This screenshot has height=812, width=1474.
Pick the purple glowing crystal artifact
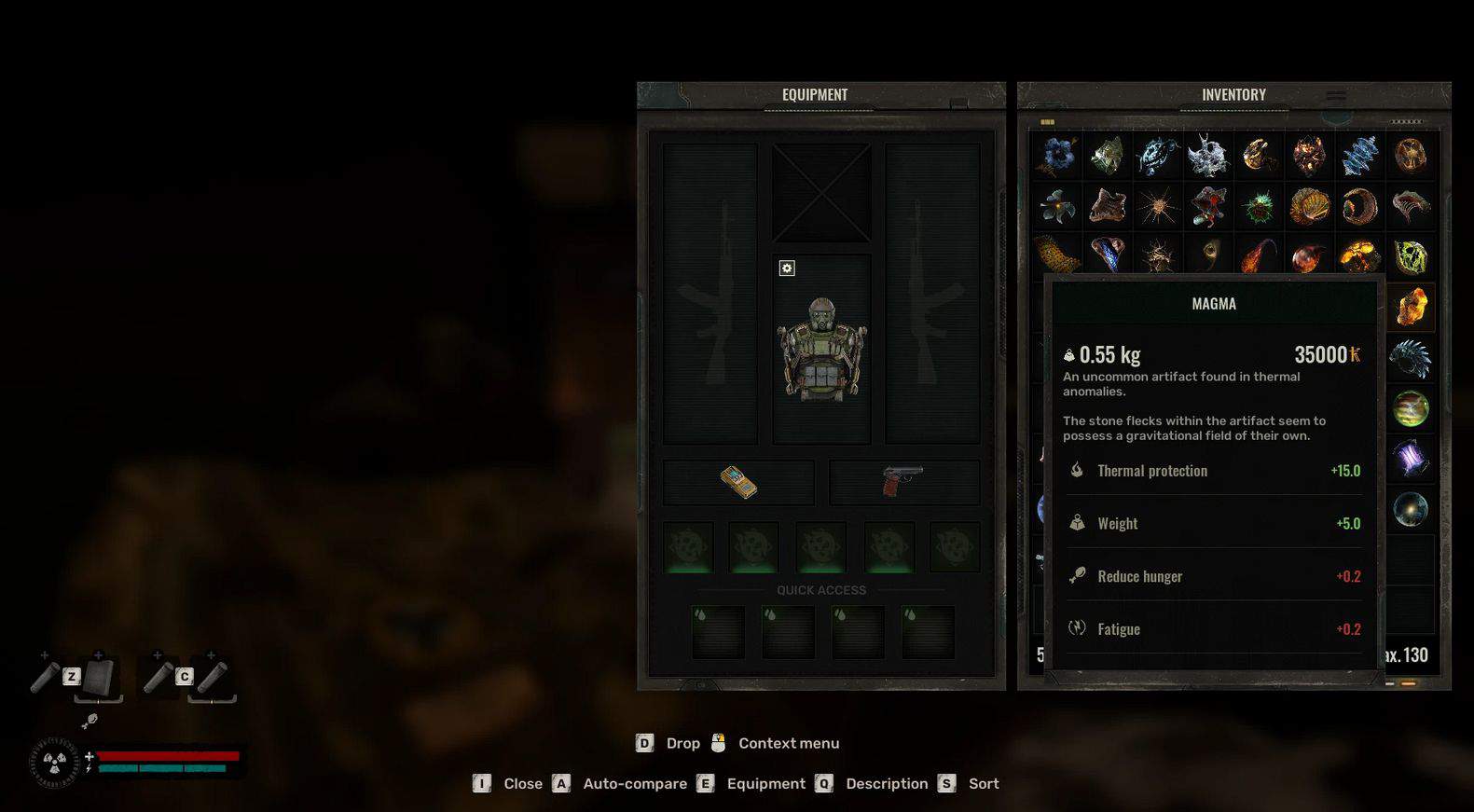coord(1411,459)
